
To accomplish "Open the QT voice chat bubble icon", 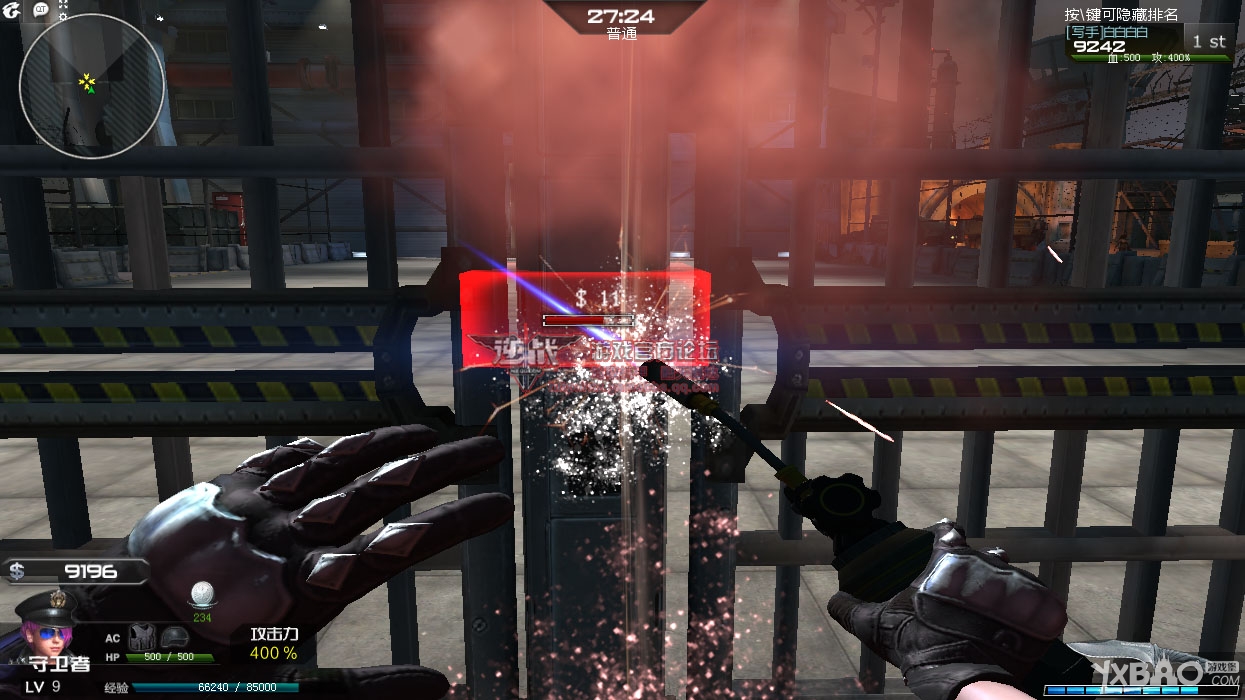I will pyautogui.click(x=41, y=9).
